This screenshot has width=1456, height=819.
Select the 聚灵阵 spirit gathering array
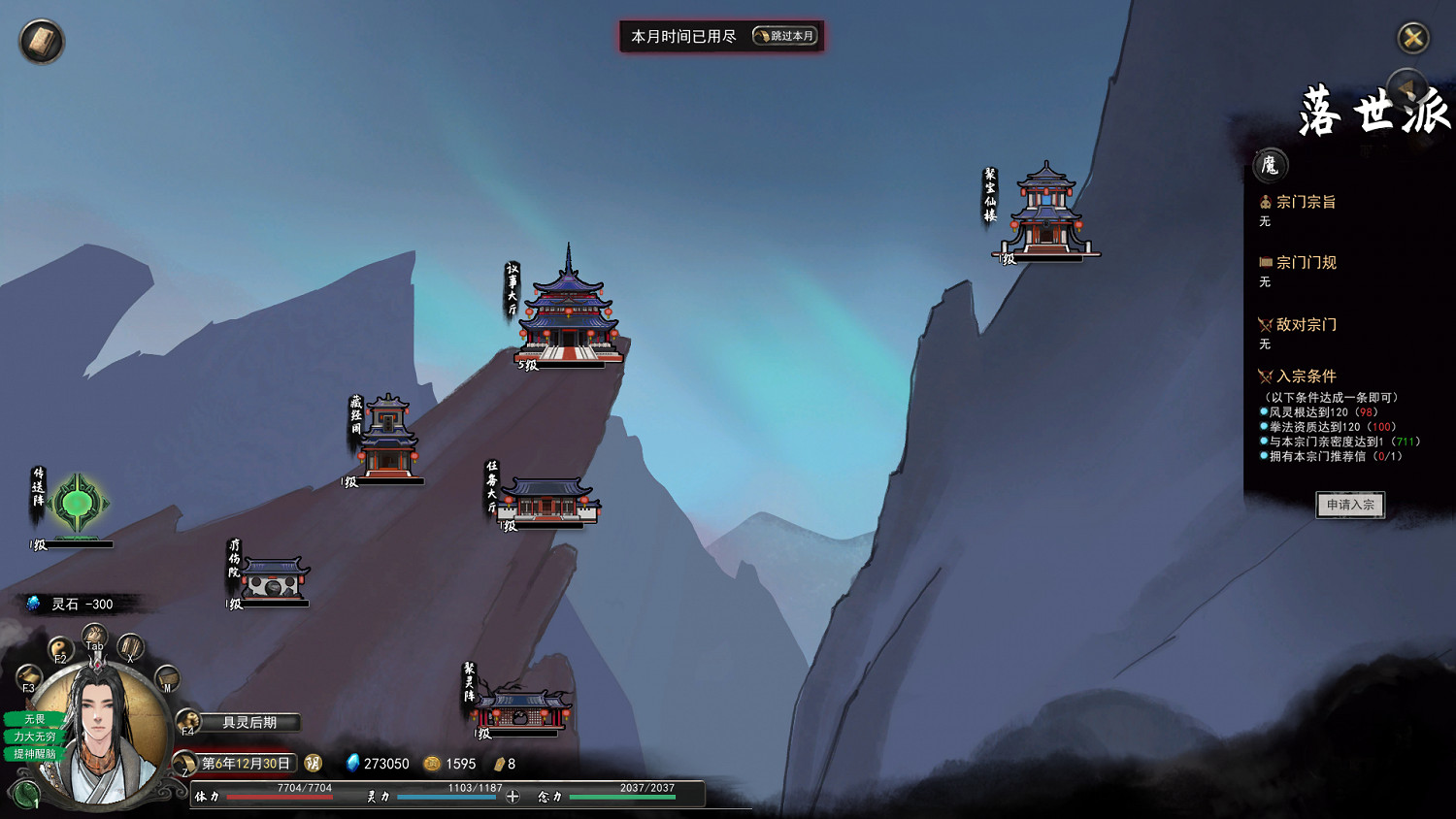coord(520,709)
